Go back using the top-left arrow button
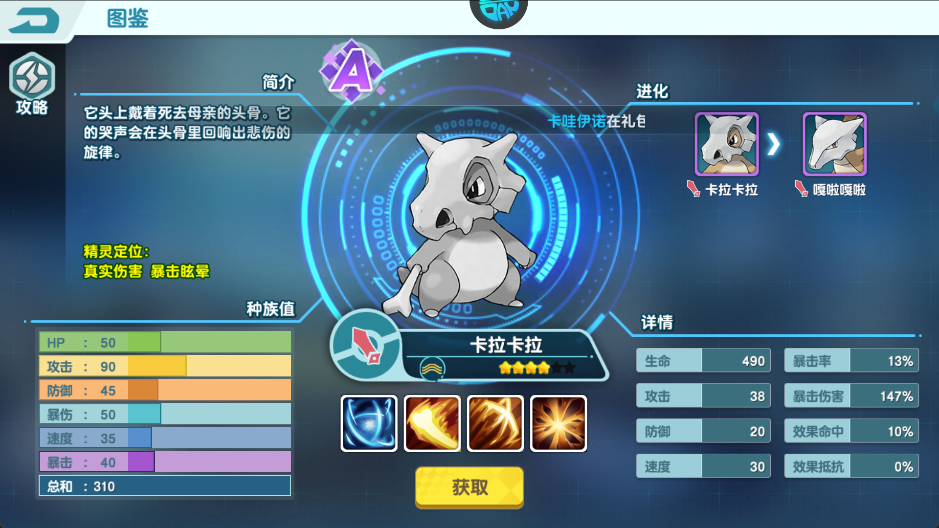939x528 pixels. click(x=36, y=19)
